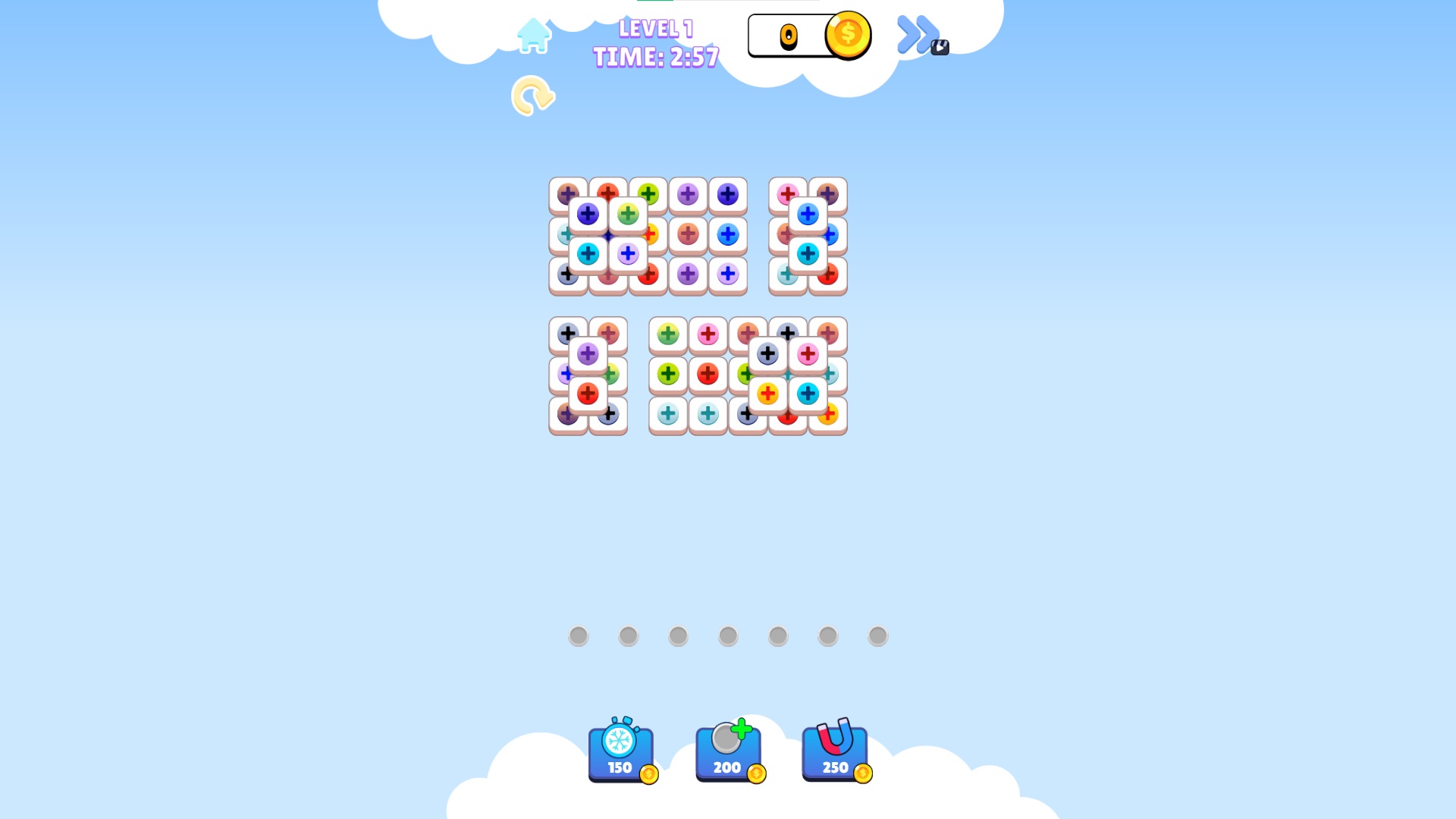Click the yellow screw tile in the bottom-right group
Viewport: 1456px width, 819px height.
769,392
